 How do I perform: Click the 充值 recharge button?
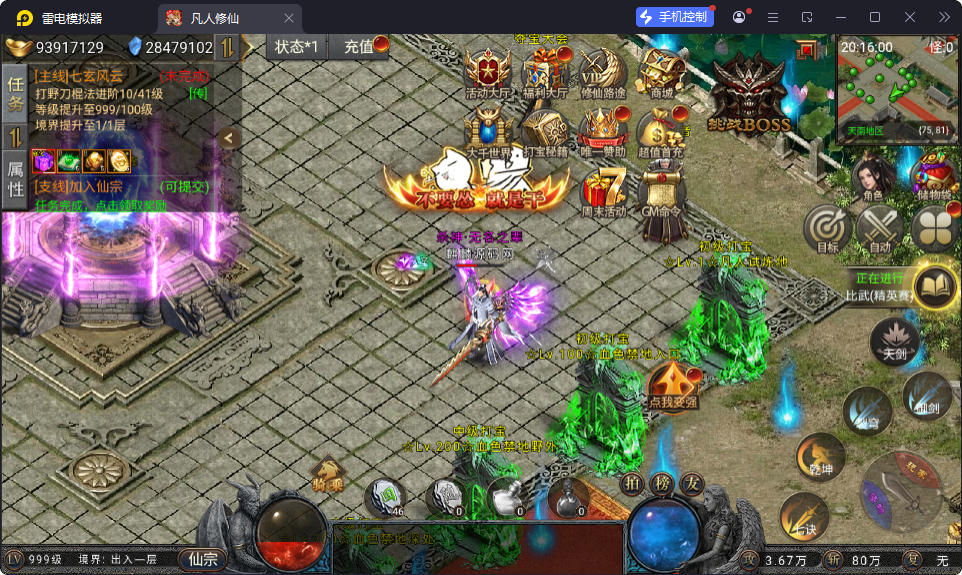pos(360,47)
